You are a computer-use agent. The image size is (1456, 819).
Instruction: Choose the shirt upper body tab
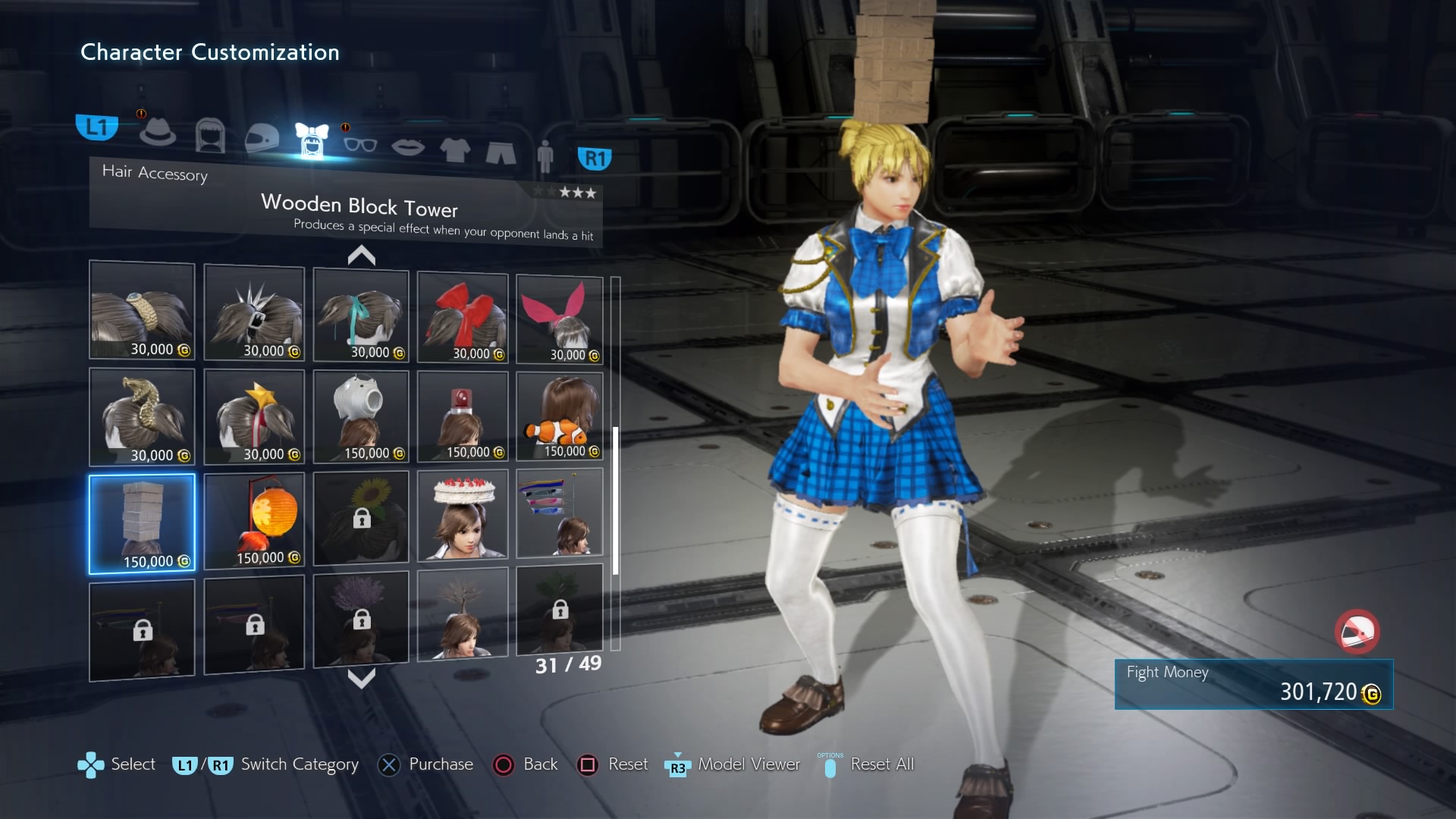pos(455,149)
